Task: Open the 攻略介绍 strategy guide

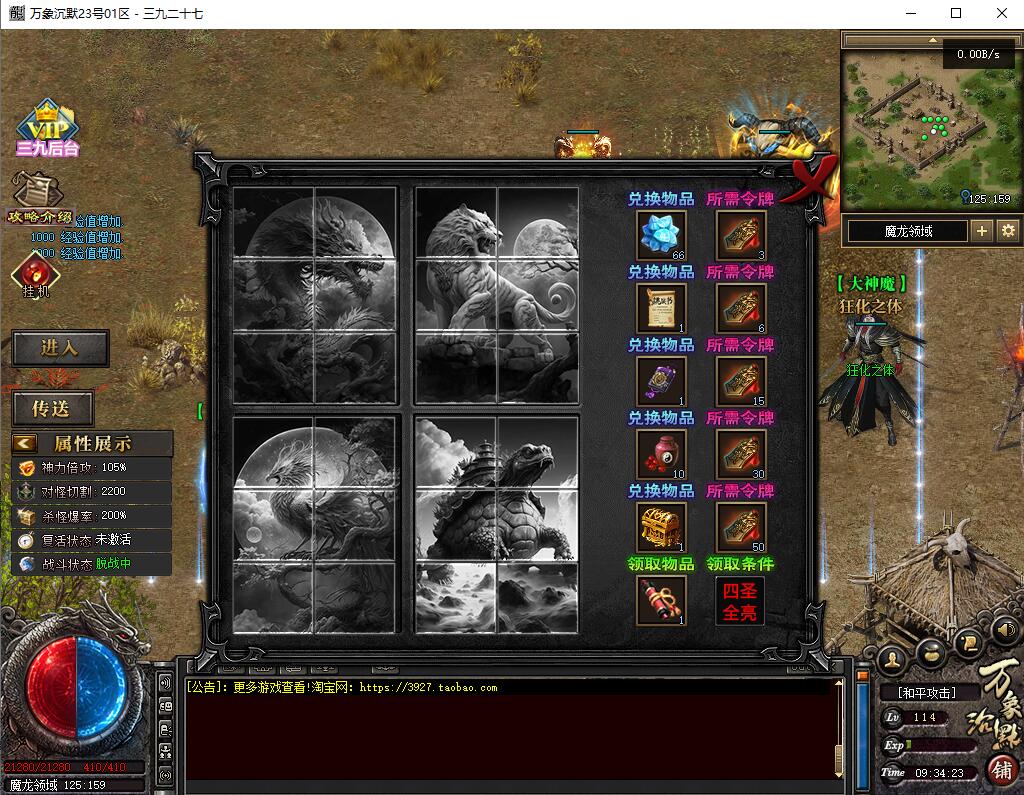Action: tap(39, 200)
